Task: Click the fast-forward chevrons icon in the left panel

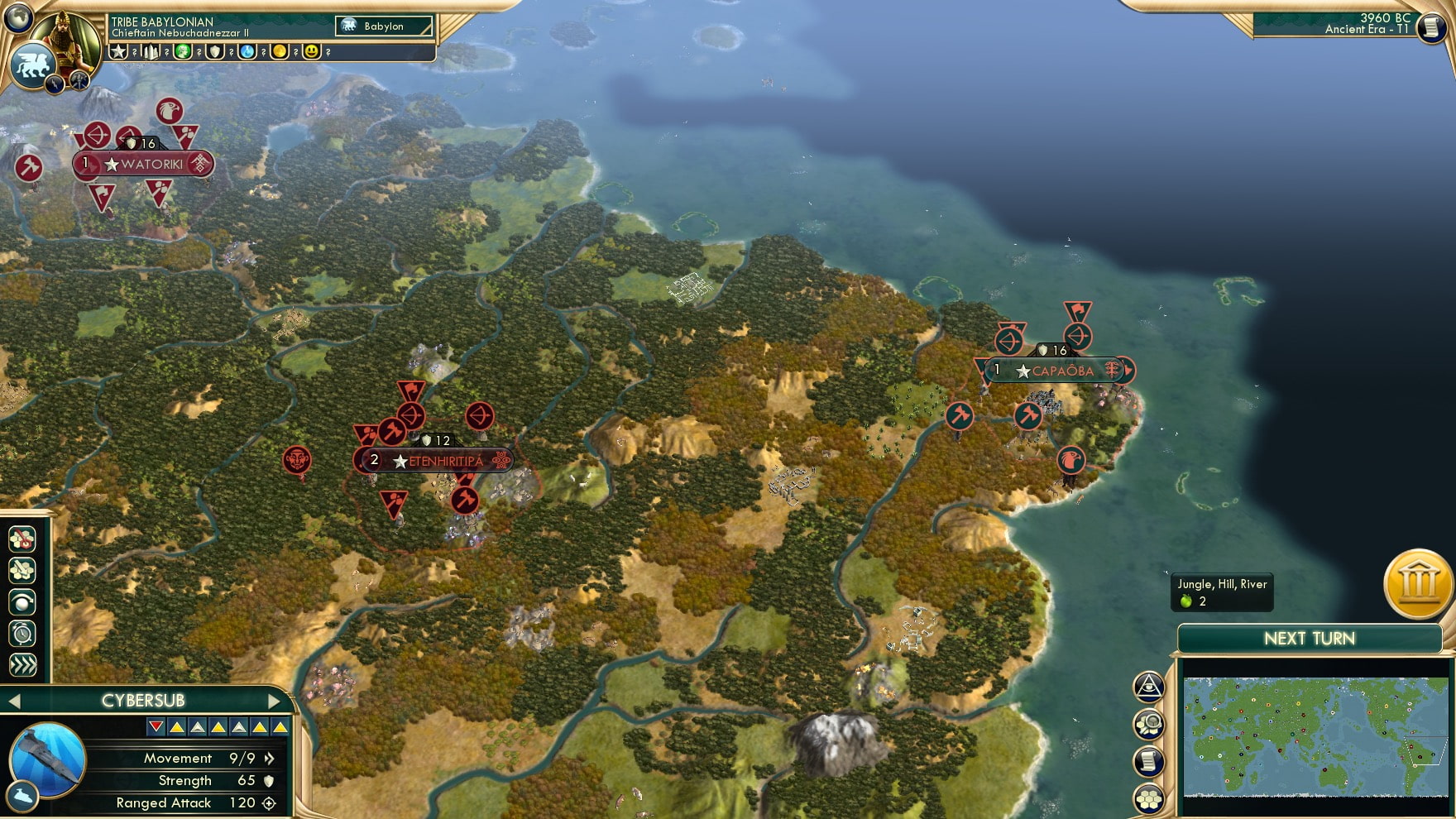Action: (23, 662)
